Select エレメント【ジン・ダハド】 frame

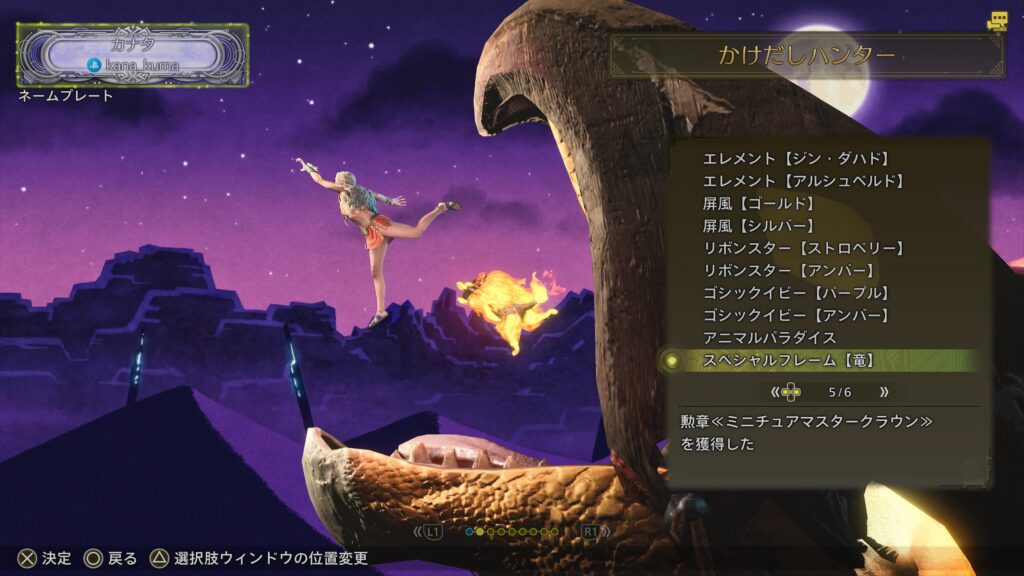click(x=796, y=159)
